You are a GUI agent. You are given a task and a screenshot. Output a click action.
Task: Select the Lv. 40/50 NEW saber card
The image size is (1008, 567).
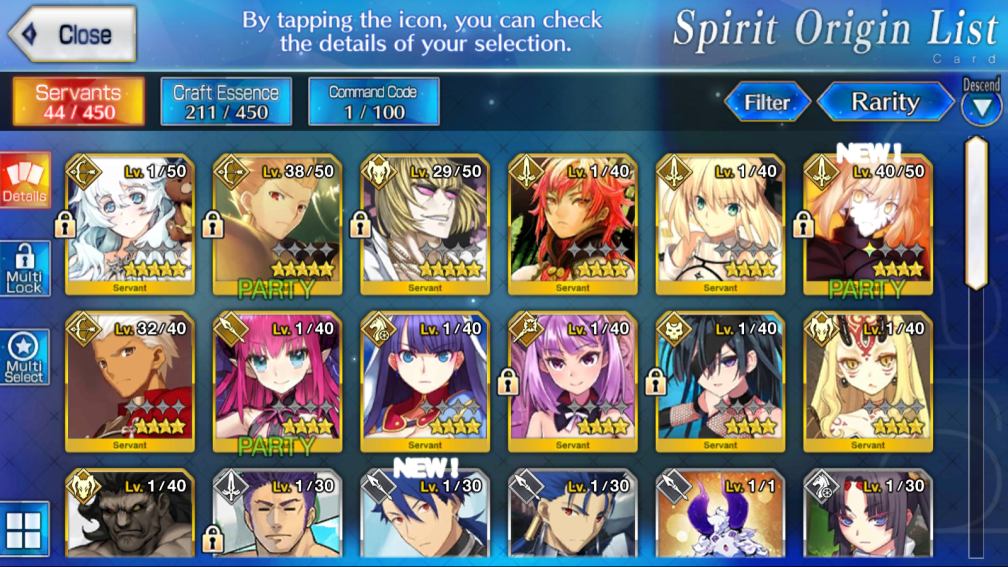point(868,225)
